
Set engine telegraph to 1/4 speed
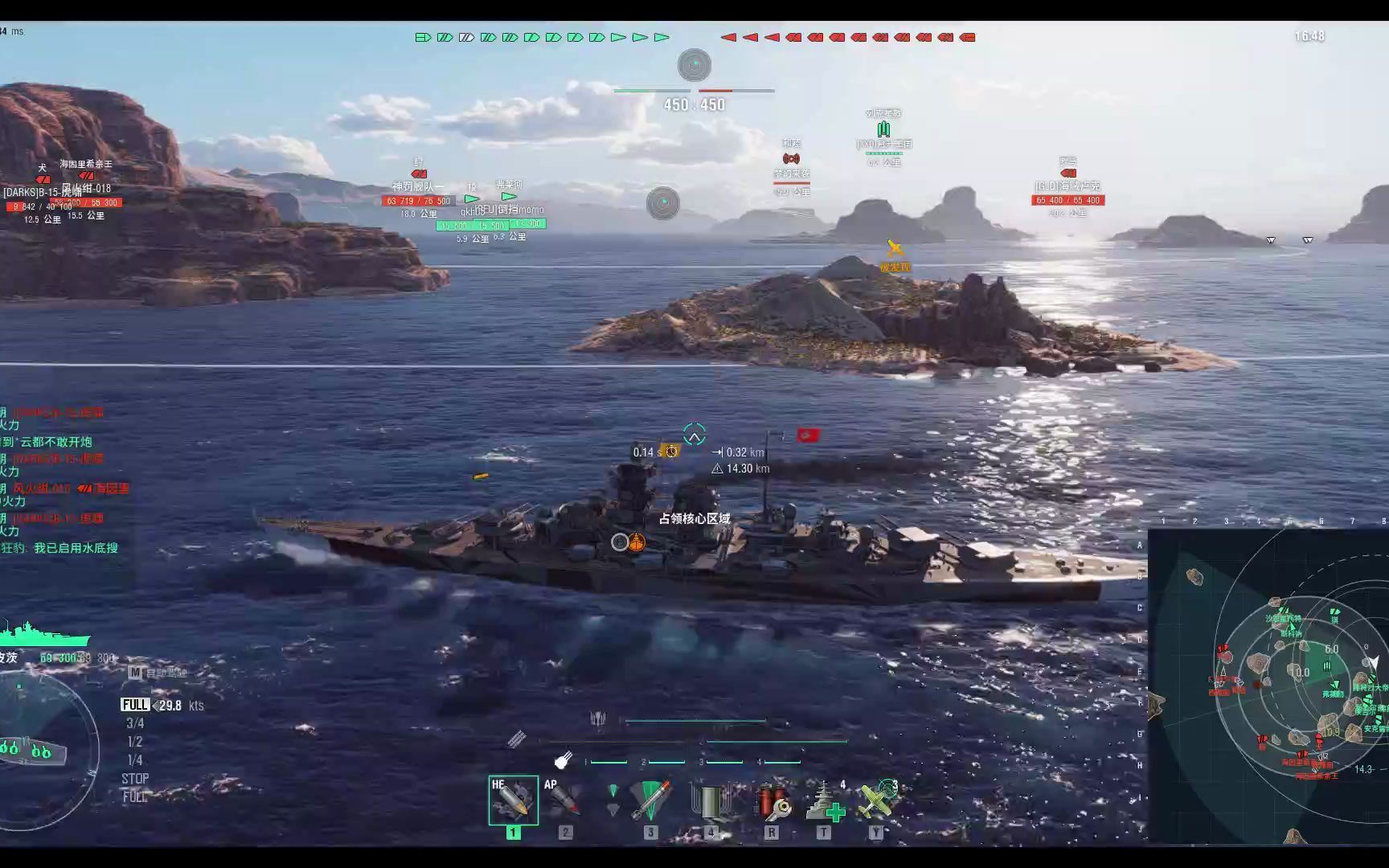click(x=135, y=760)
